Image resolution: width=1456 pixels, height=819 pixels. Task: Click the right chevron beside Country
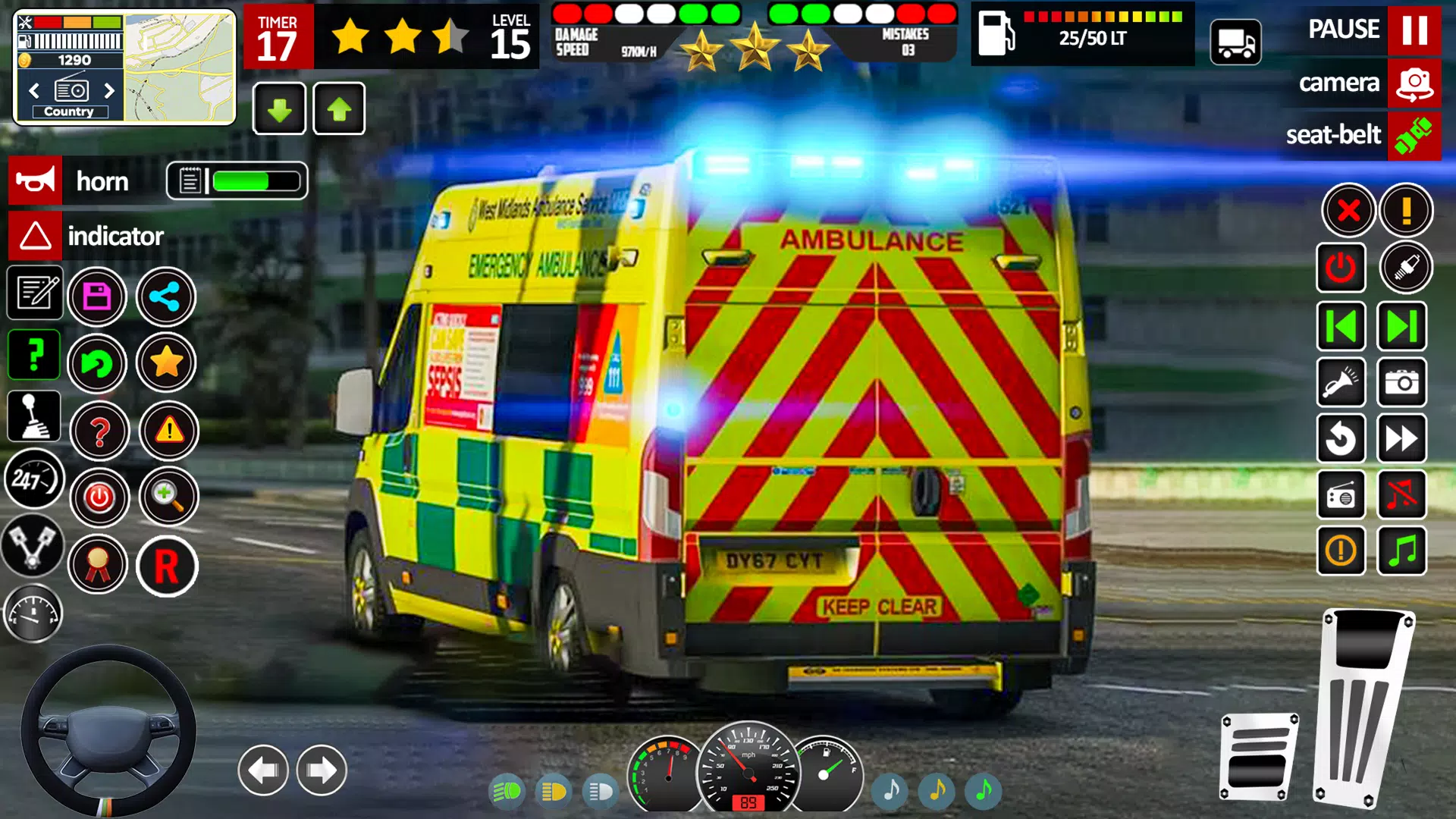point(109,89)
